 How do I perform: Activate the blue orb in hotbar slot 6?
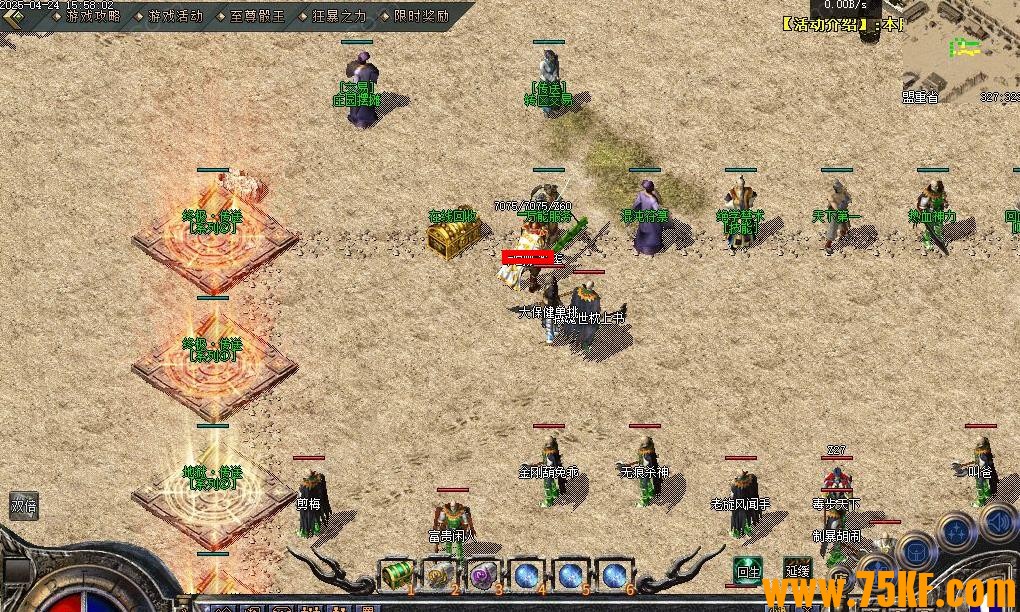pyautogui.click(x=614, y=575)
